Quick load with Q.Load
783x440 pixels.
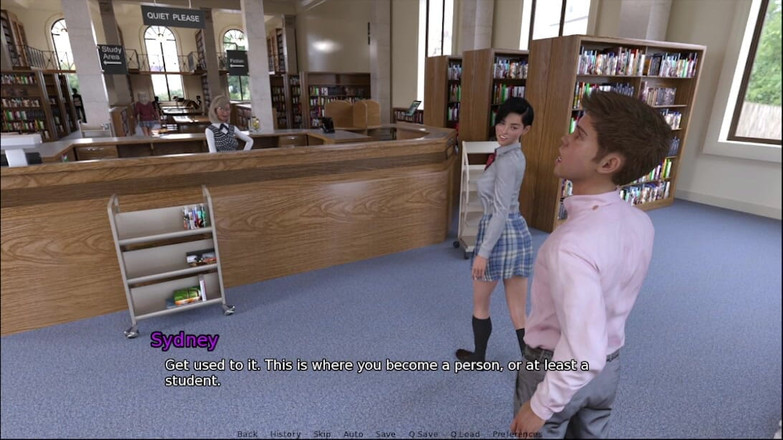click(x=465, y=434)
